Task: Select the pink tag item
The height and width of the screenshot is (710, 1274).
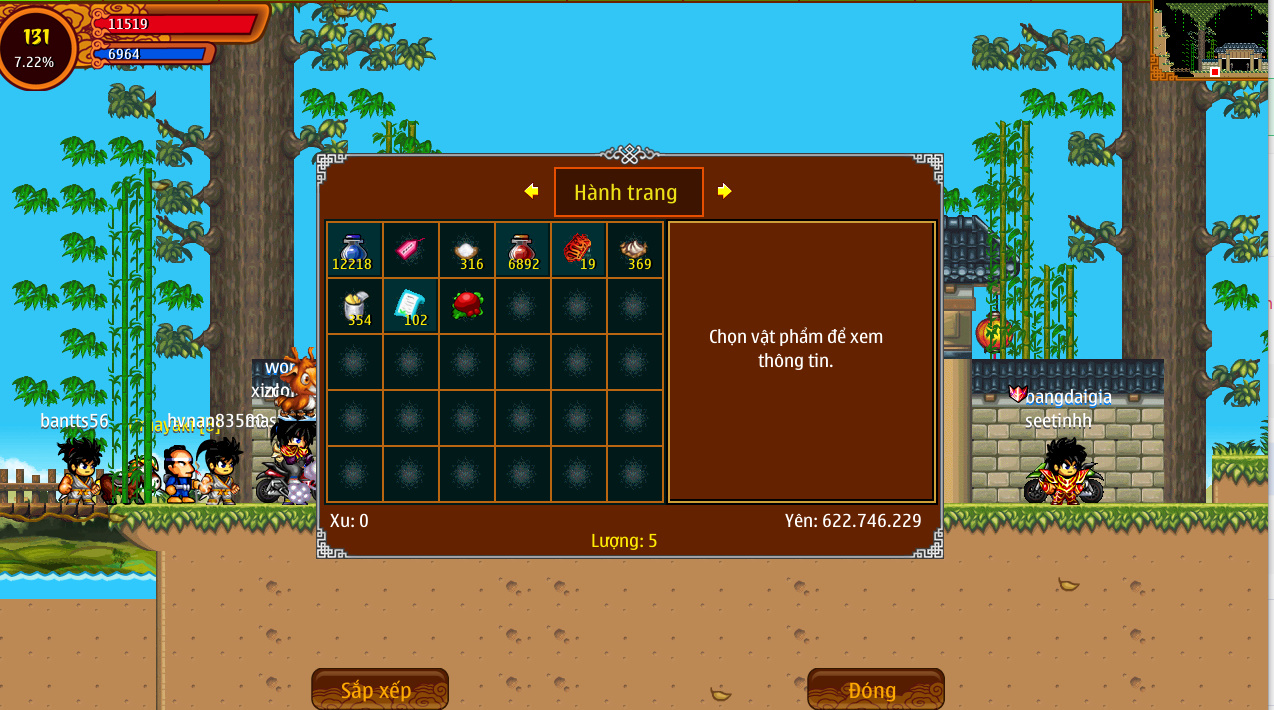Action: (x=410, y=250)
